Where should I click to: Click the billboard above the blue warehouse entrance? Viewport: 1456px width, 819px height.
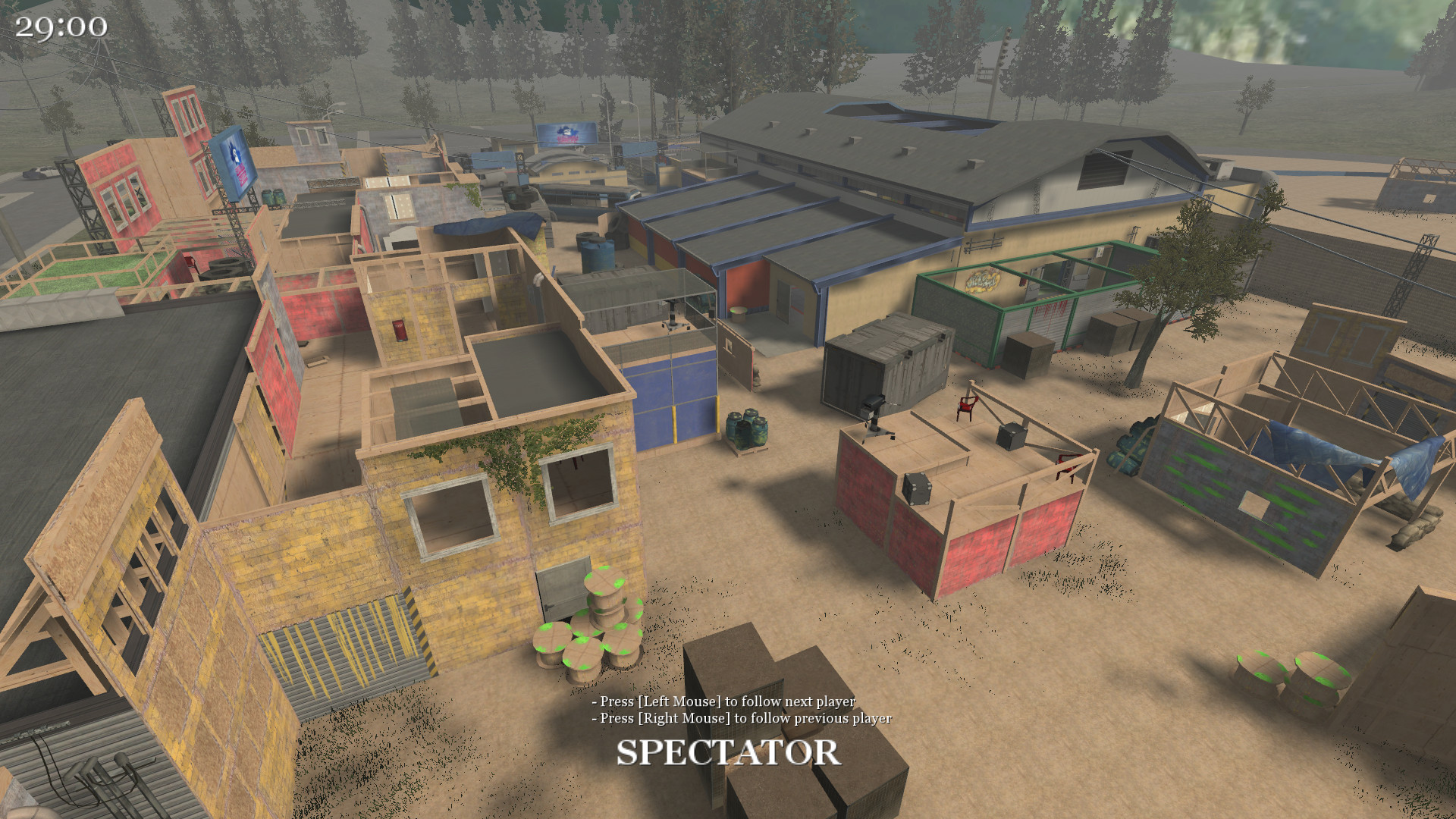coord(565,133)
